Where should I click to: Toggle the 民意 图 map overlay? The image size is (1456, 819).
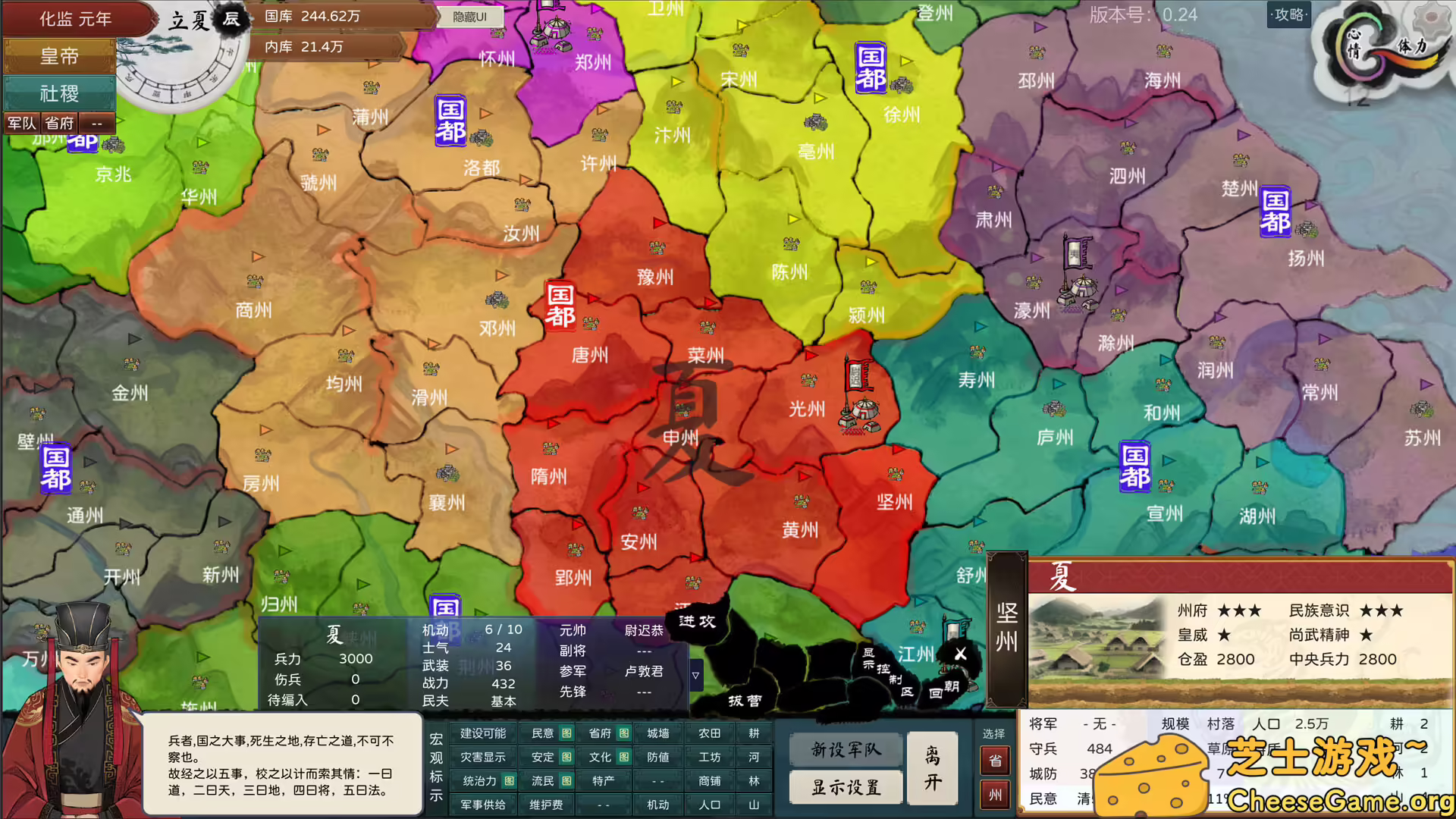548,733
